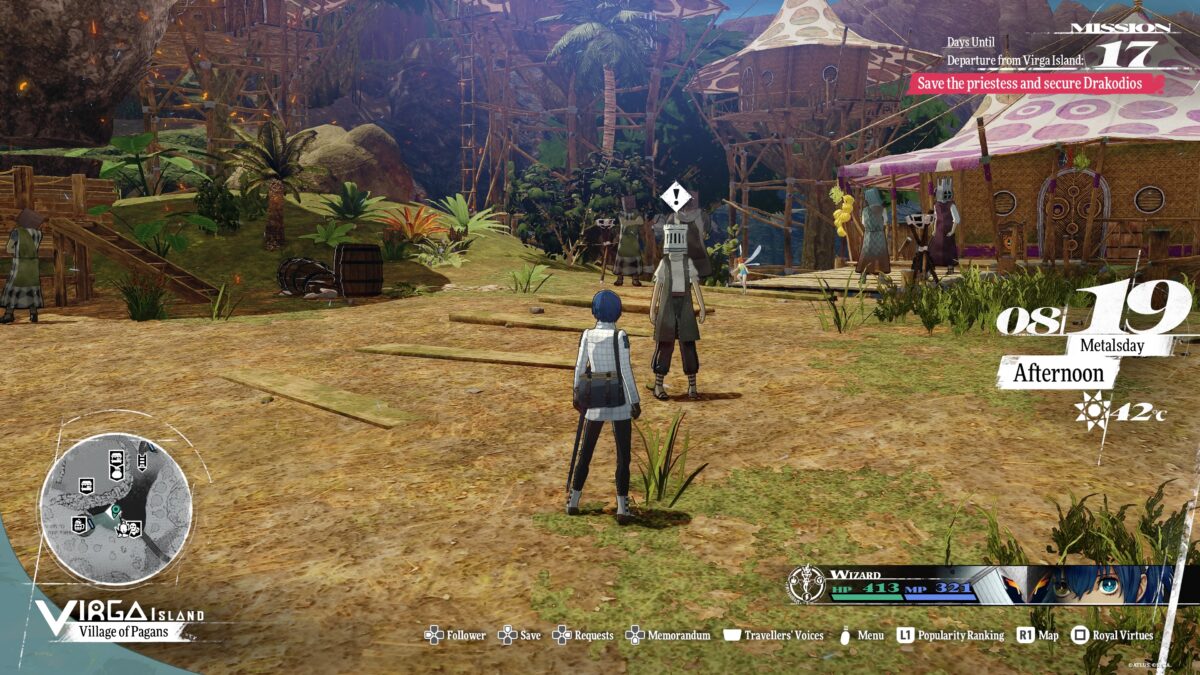Select the blue-haired protagonist portrait
The width and height of the screenshot is (1200, 675).
click(1100, 584)
